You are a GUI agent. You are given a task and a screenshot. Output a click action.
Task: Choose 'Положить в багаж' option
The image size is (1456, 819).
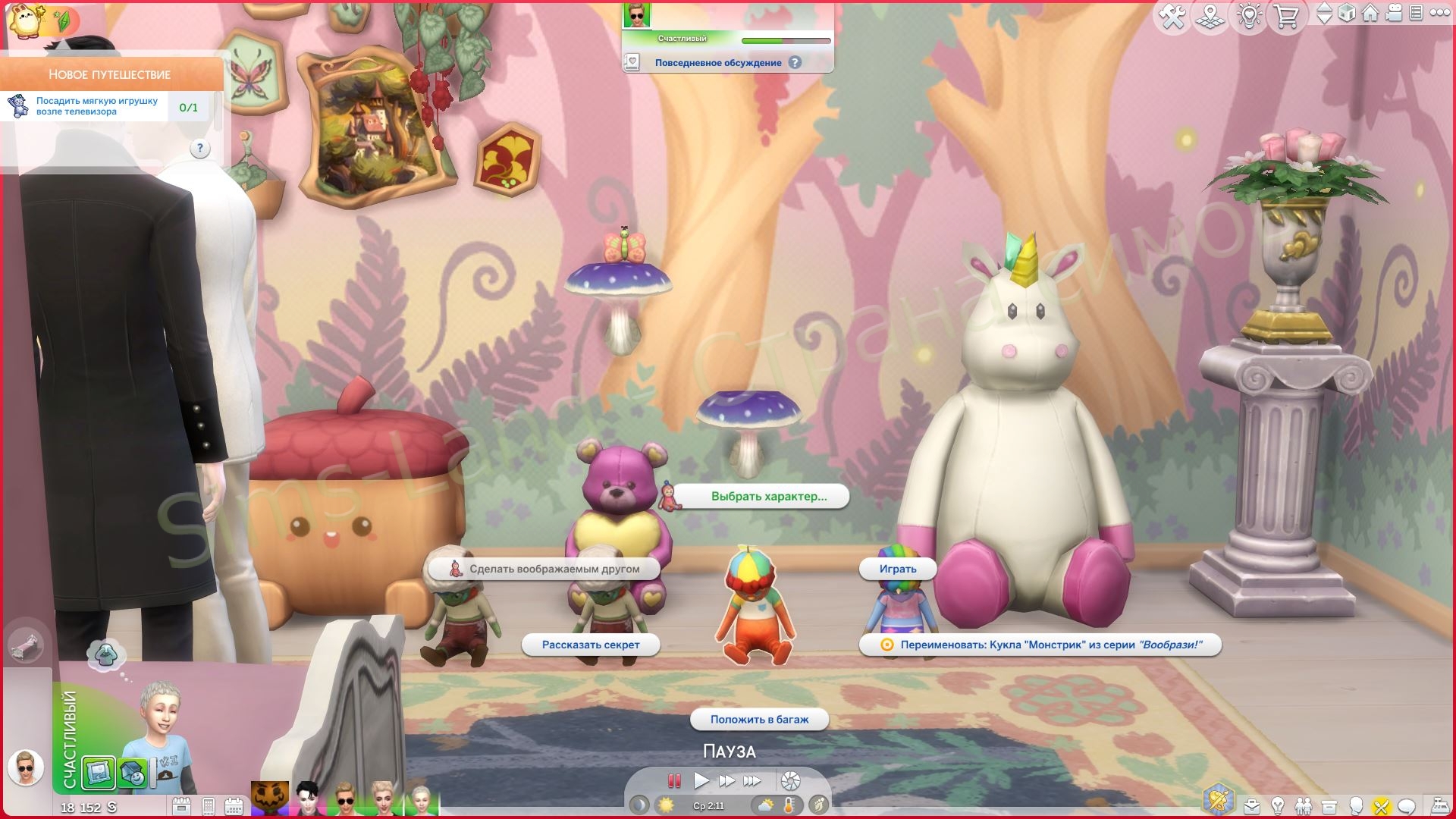pos(759,719)
